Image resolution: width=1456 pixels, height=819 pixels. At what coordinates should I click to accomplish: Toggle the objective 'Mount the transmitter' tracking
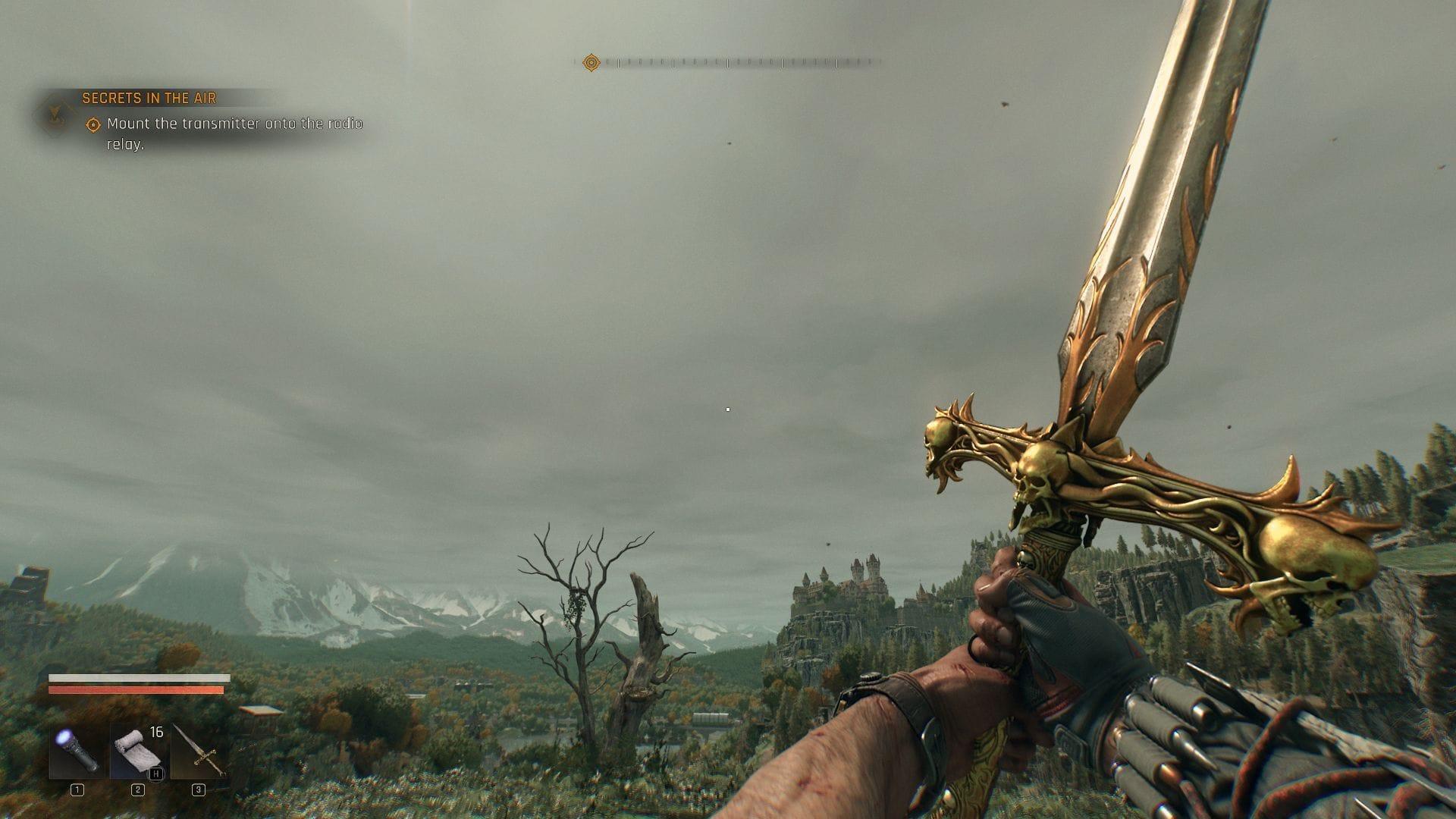(93, 122)
